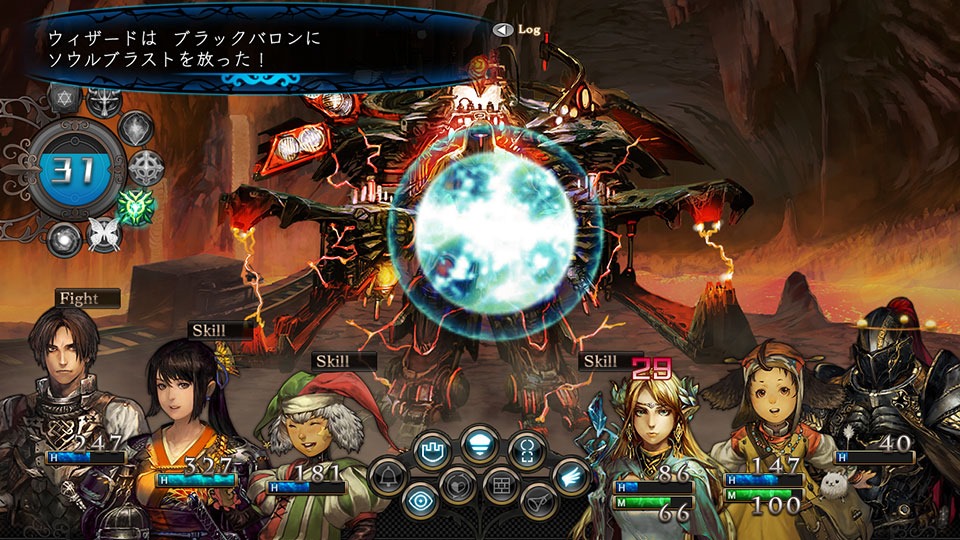Viewport: 960px width, 540px height.
Task: Select the hexagram gauge icon
Action: [63, 98]
